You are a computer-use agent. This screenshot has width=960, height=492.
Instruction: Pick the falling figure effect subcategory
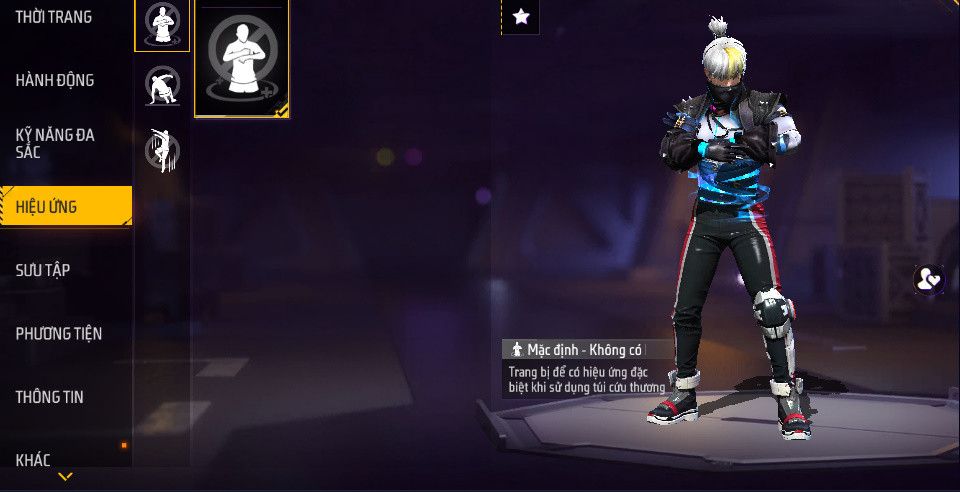point(162,150)
